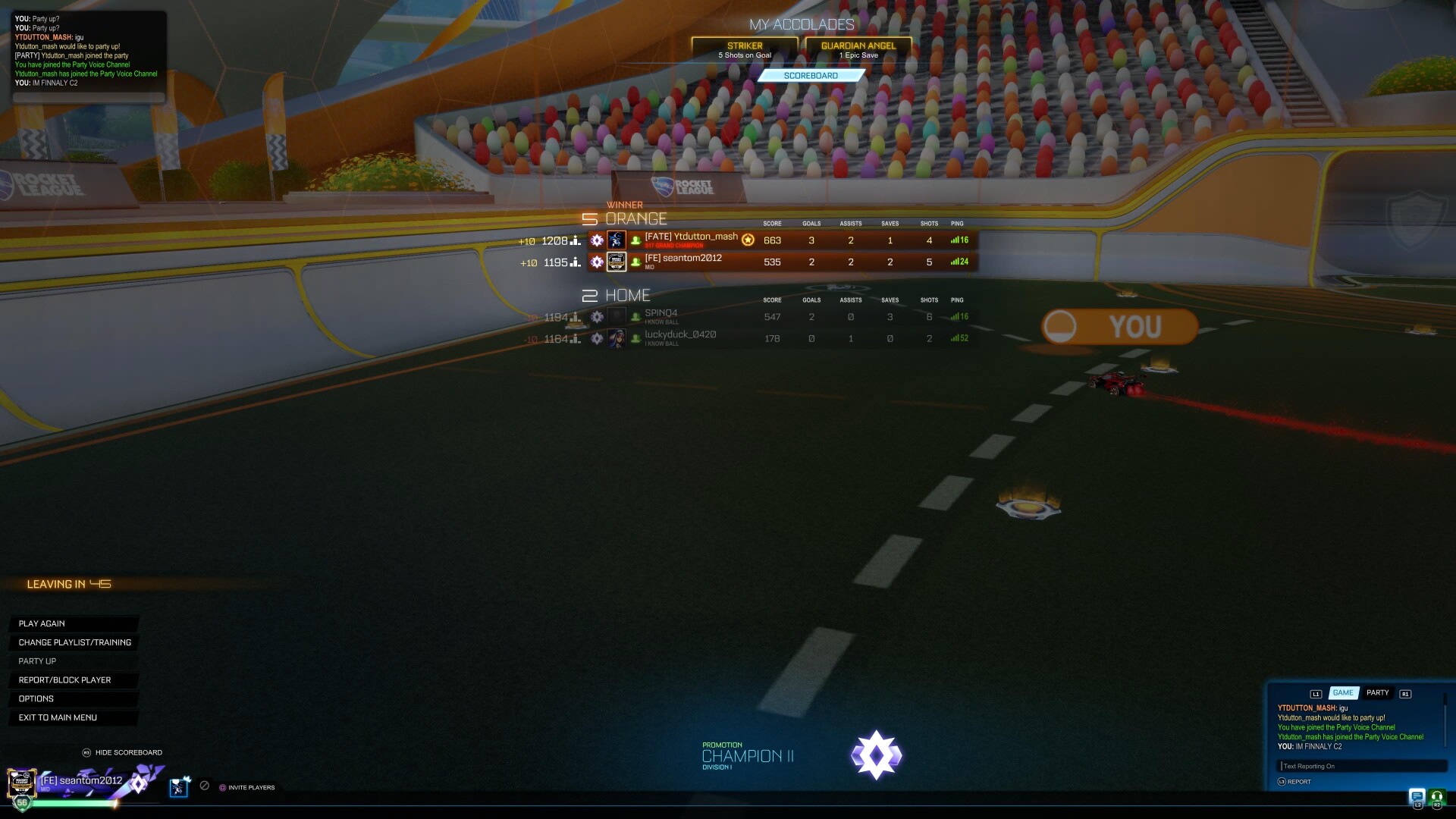1456x819 pixels.
Task: Click the block player icon near Invite Players
Action: [205, 785]
